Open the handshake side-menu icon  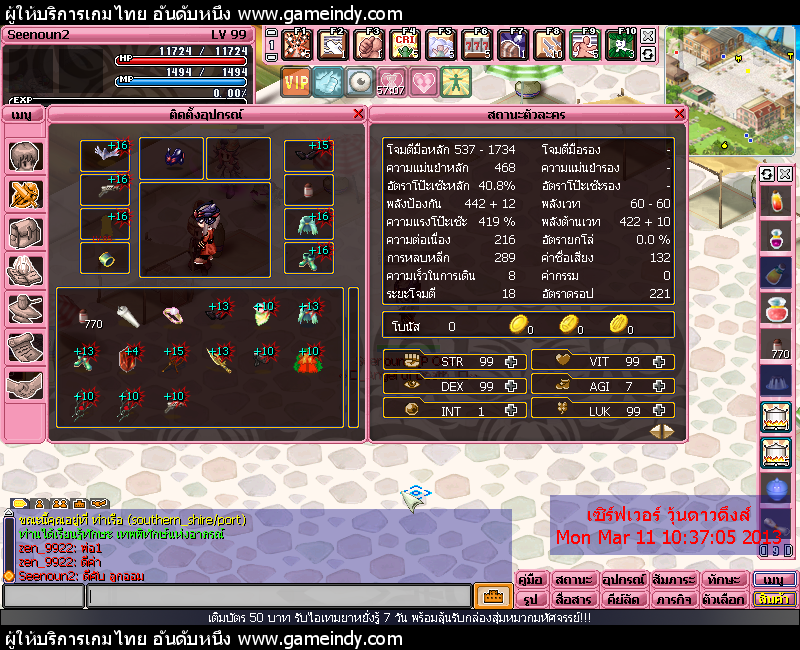[24, 385]
